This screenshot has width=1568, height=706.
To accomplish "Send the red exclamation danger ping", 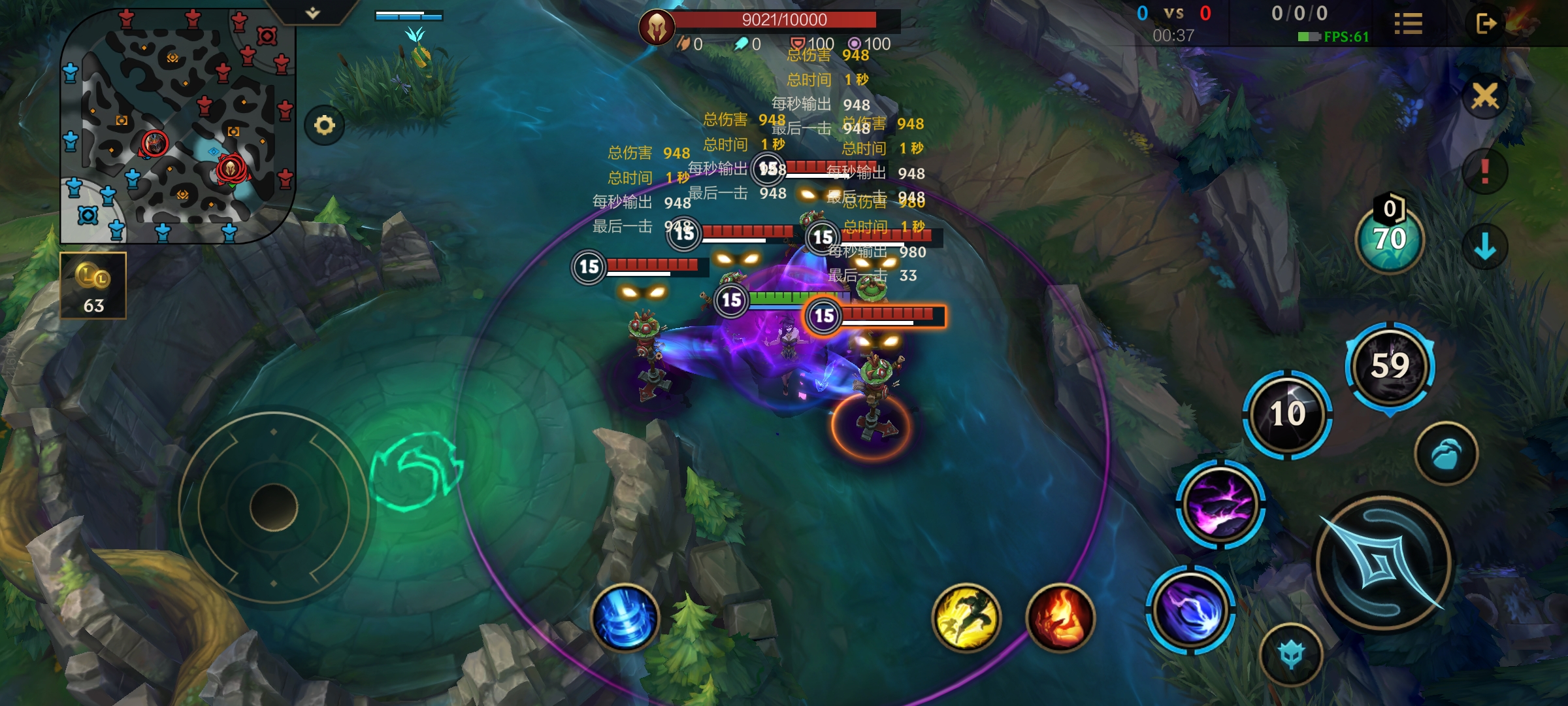I will [1485, 171].
